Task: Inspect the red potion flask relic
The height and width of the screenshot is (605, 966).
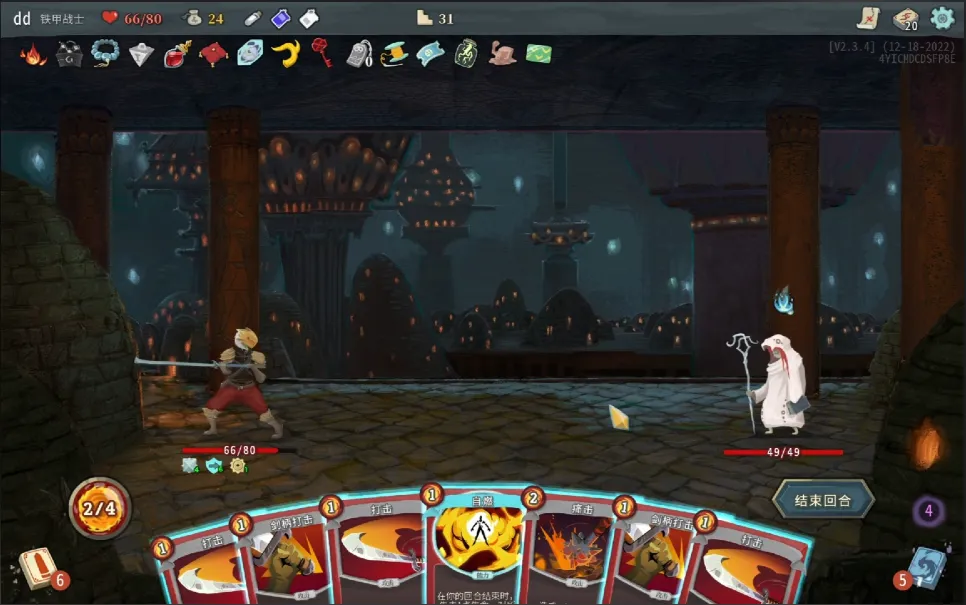Action: pos(177,54)
